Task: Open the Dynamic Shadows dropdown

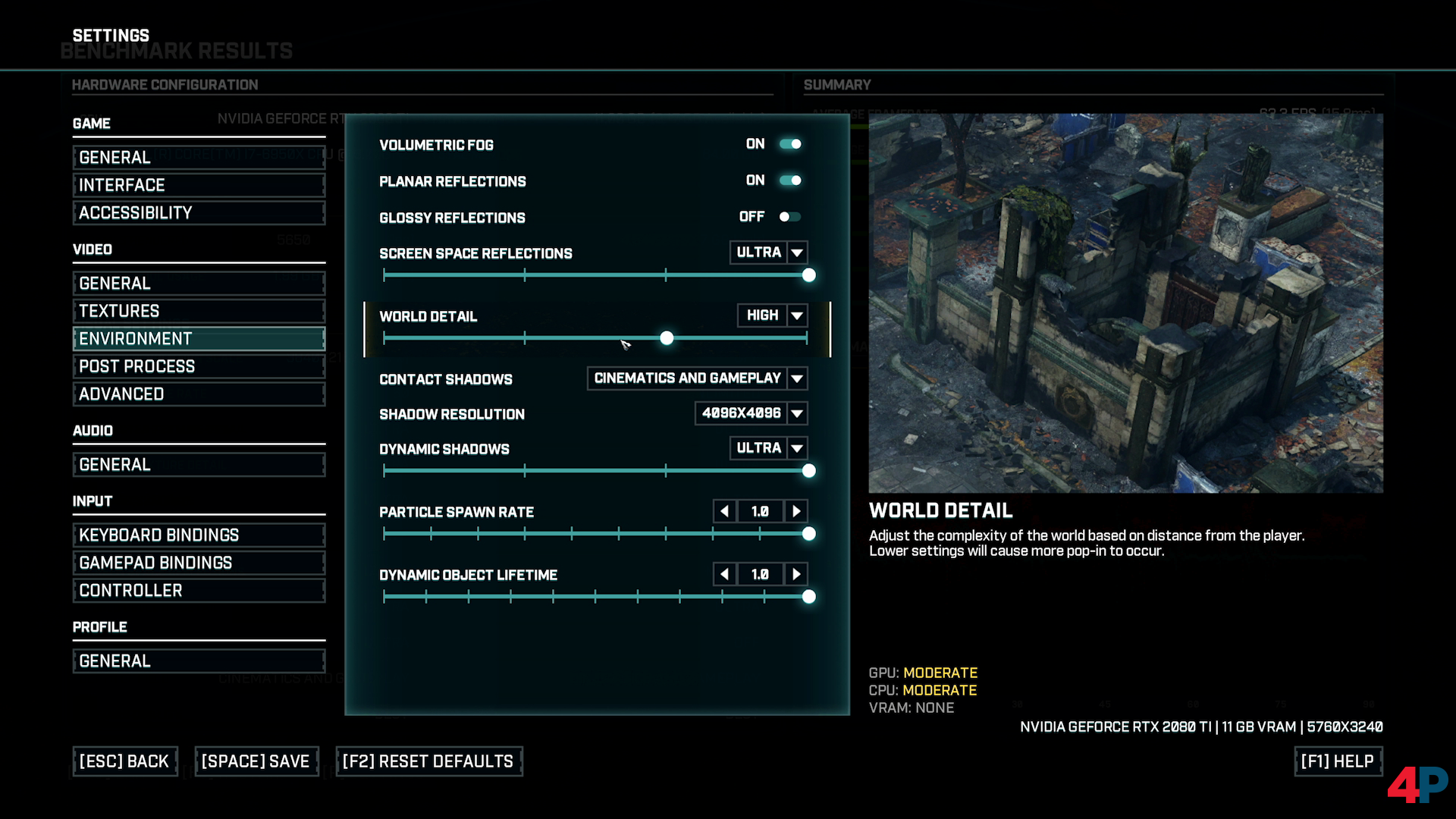Action: 797,448
